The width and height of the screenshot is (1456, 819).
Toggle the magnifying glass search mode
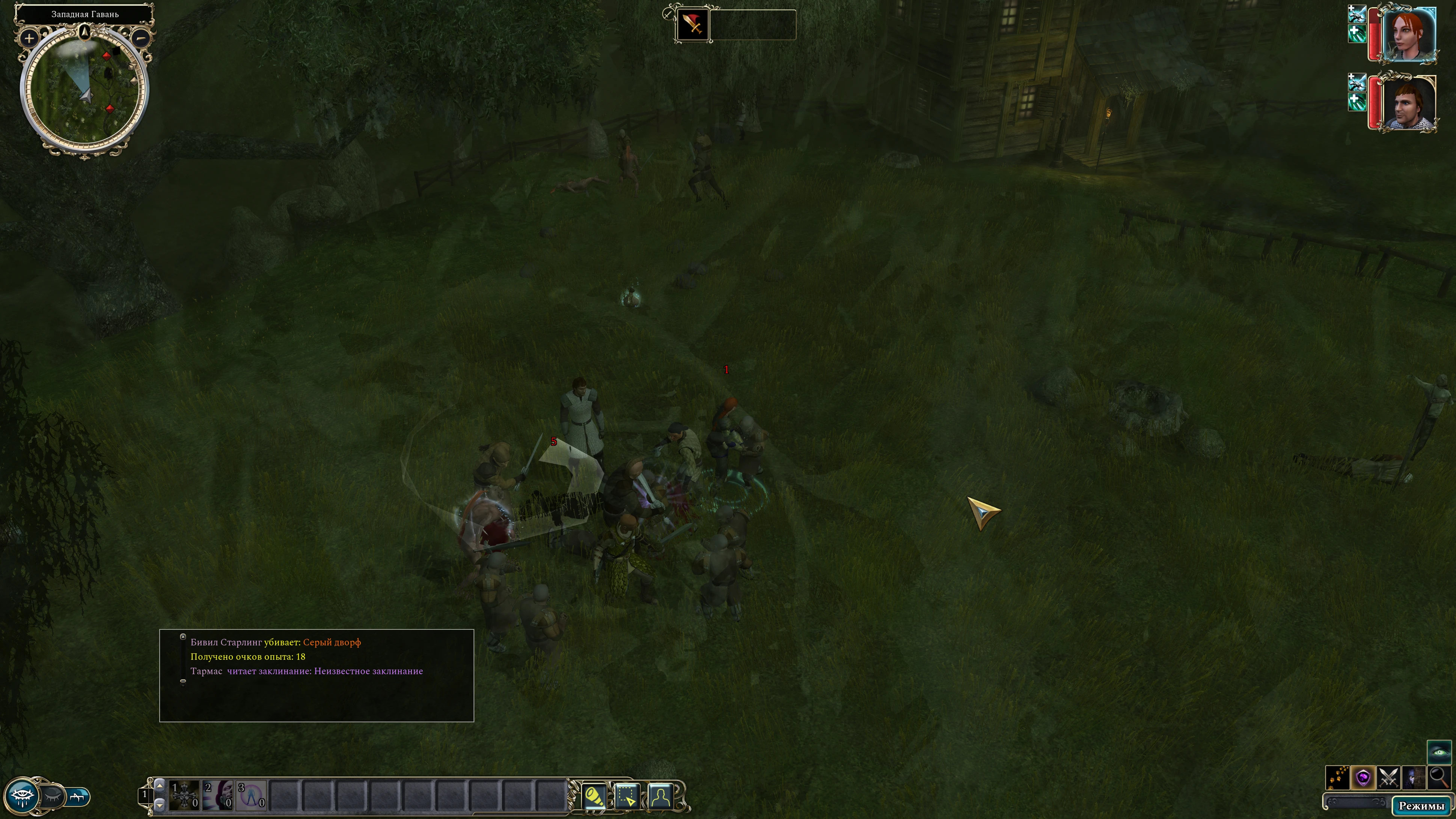[1438, 778]
